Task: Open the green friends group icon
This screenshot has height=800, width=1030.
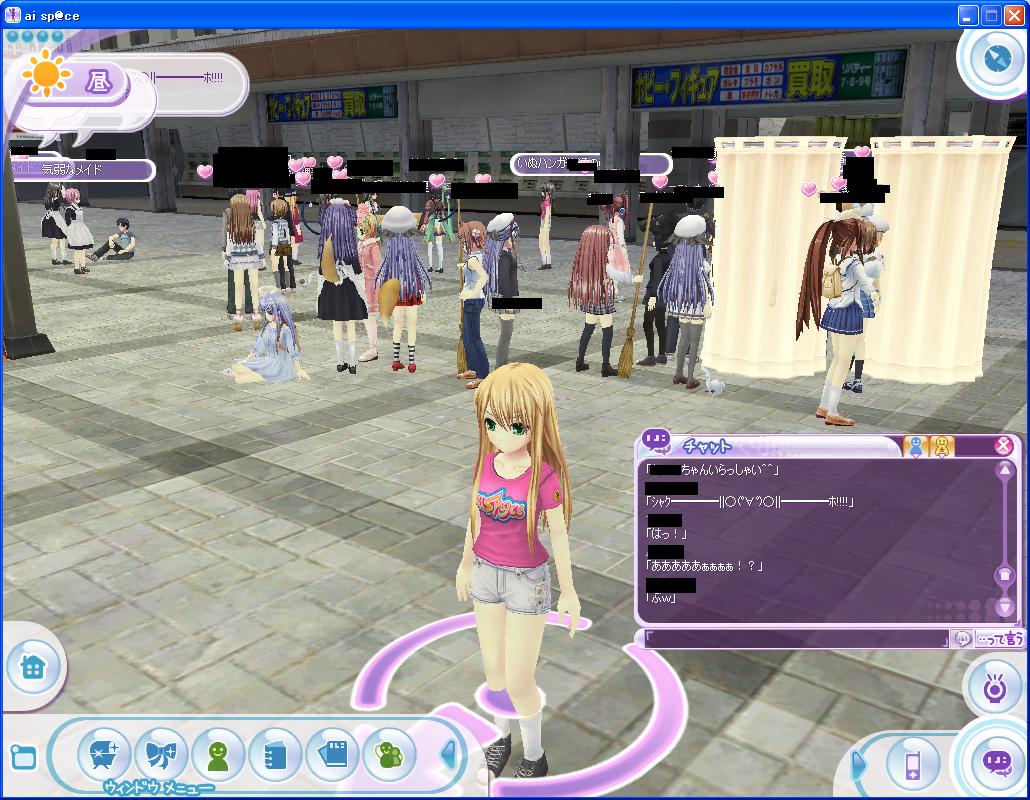Action: point(389,754)
